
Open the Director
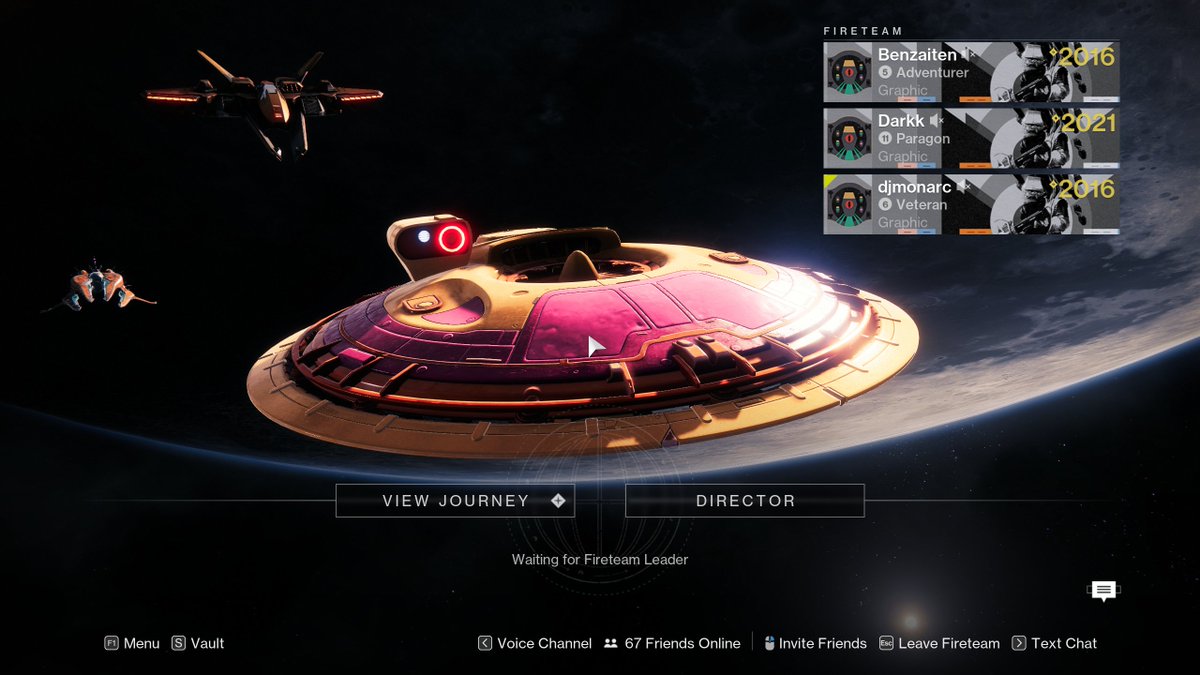tap(745, 501)
